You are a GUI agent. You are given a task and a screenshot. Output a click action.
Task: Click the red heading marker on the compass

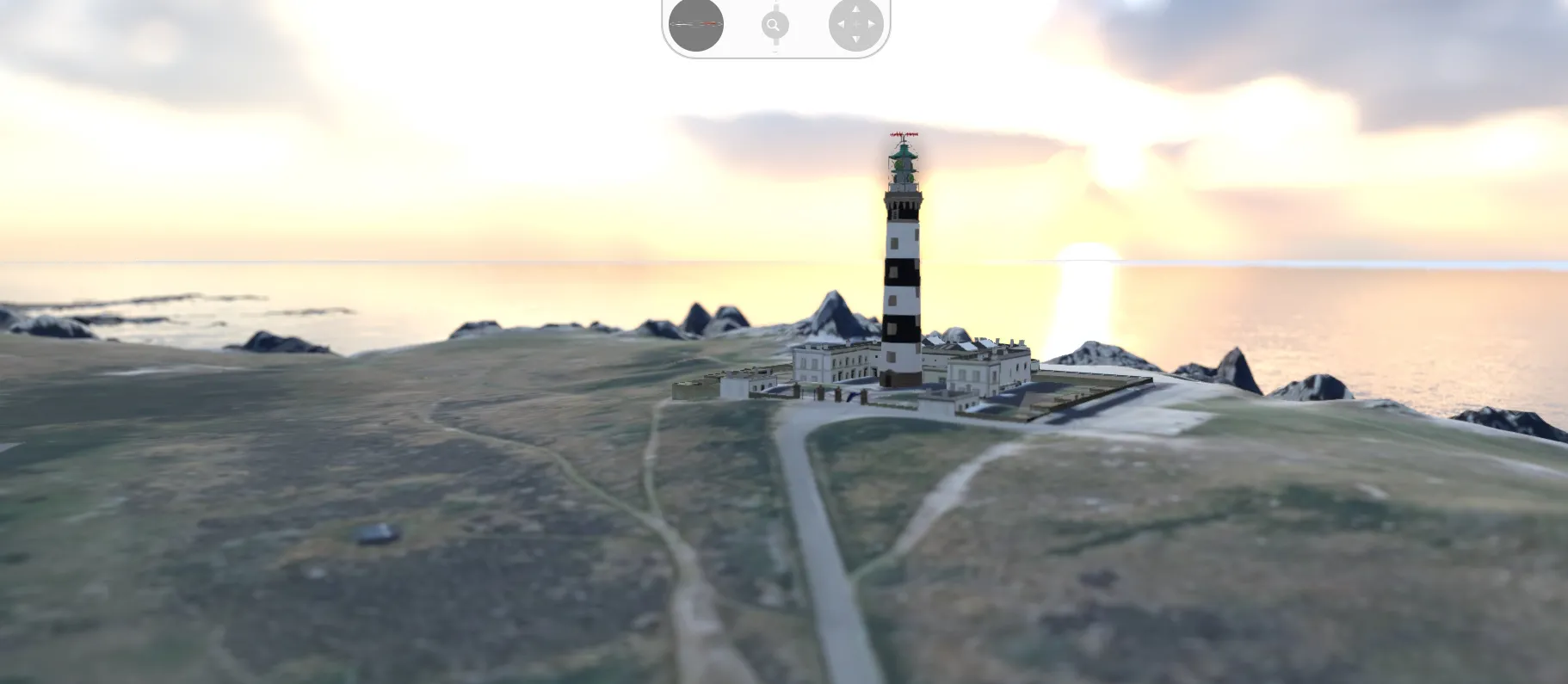pos(707,23)
